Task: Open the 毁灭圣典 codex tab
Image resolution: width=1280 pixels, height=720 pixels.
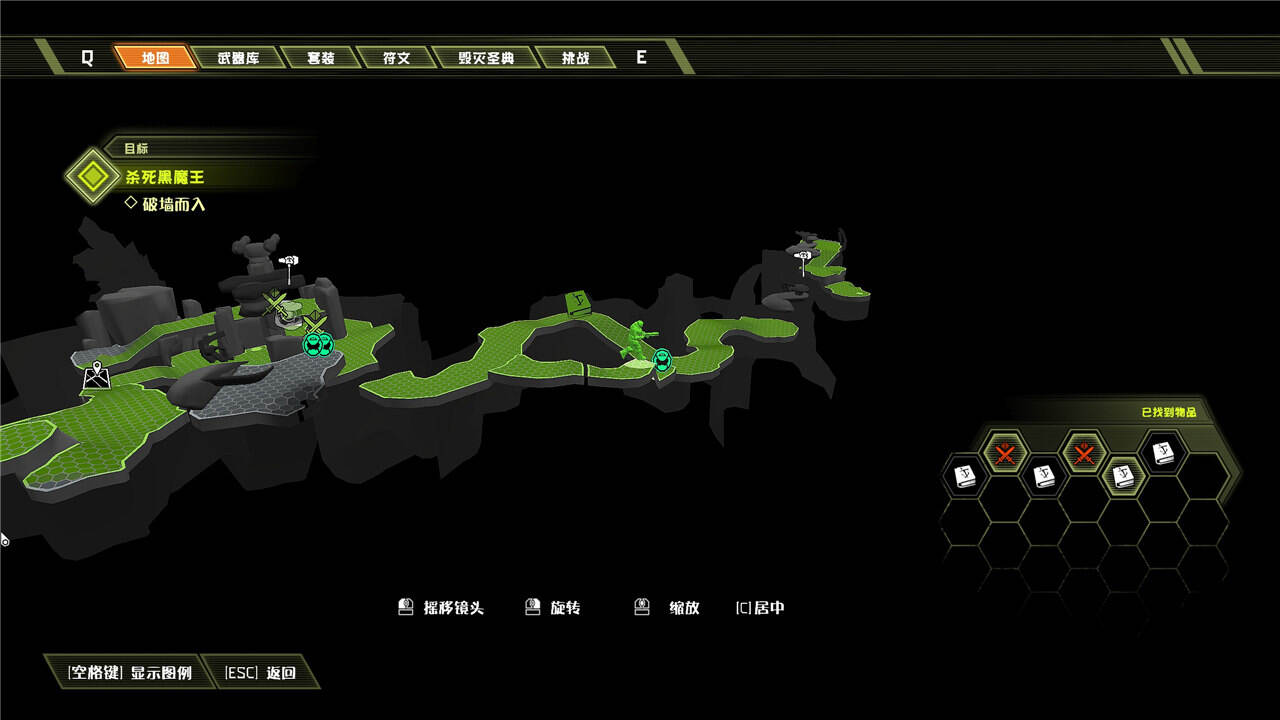Action: point(486,58)
